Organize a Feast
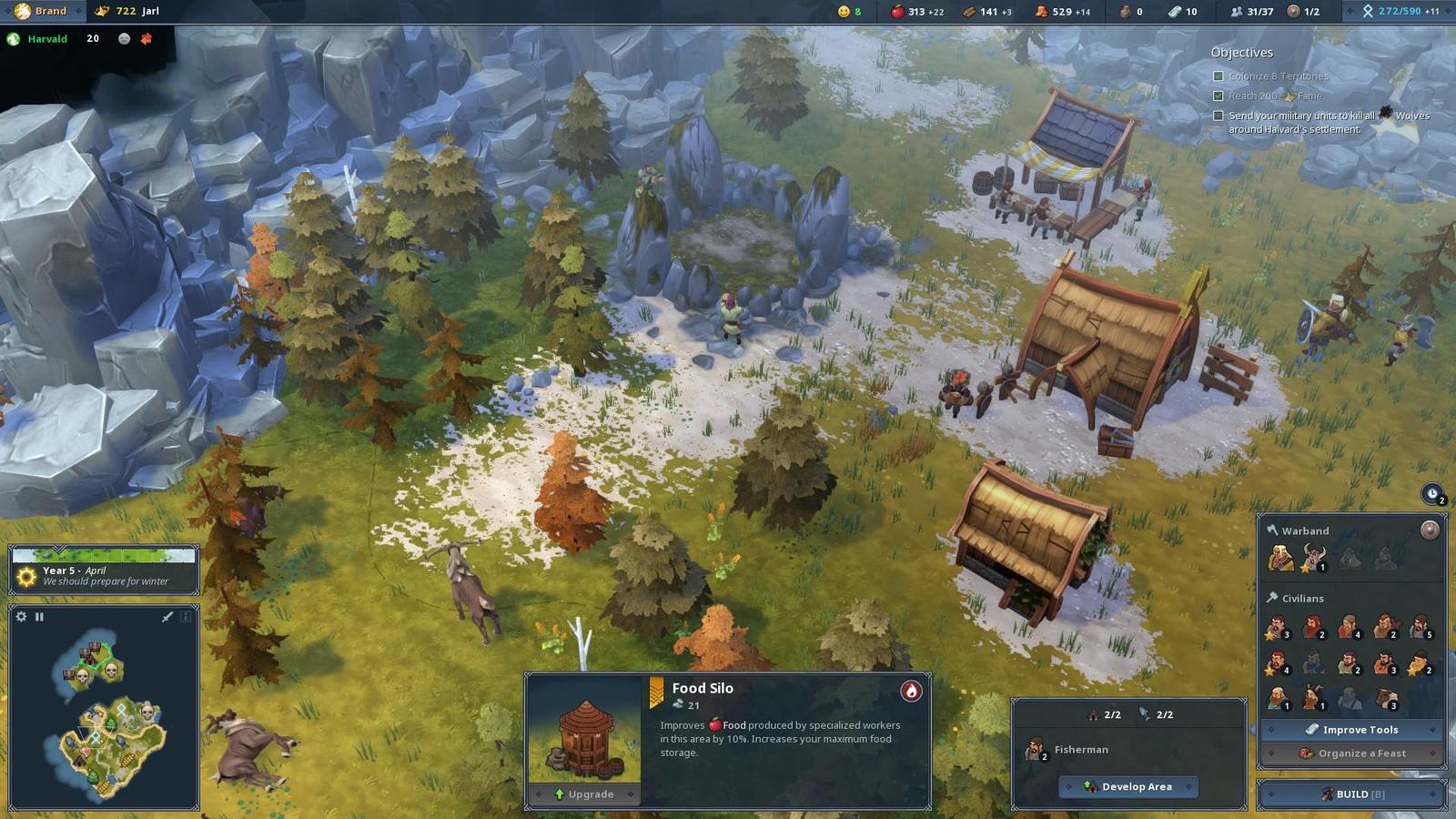1456x819 pixels. 1352,753
